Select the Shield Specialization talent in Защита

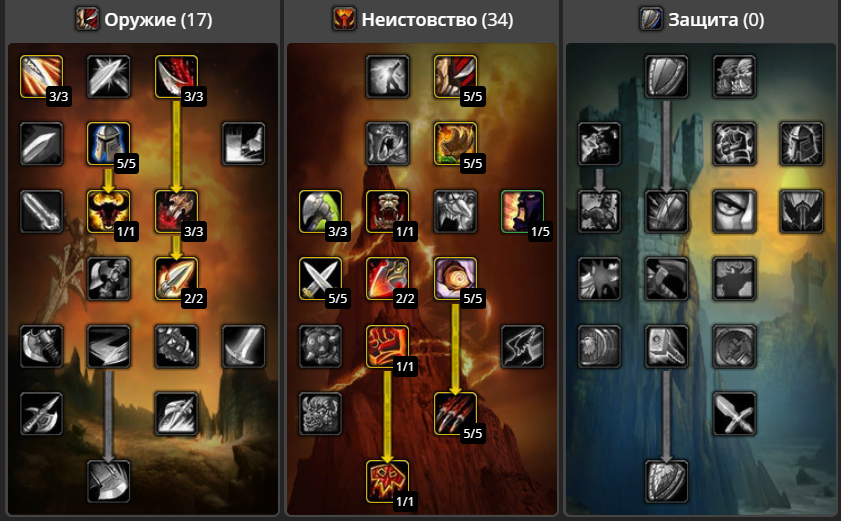[x=666, y=76]
